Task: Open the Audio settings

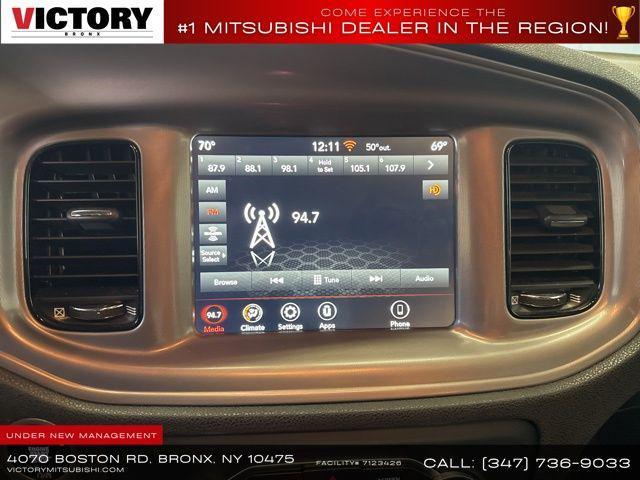Action: 425,281
